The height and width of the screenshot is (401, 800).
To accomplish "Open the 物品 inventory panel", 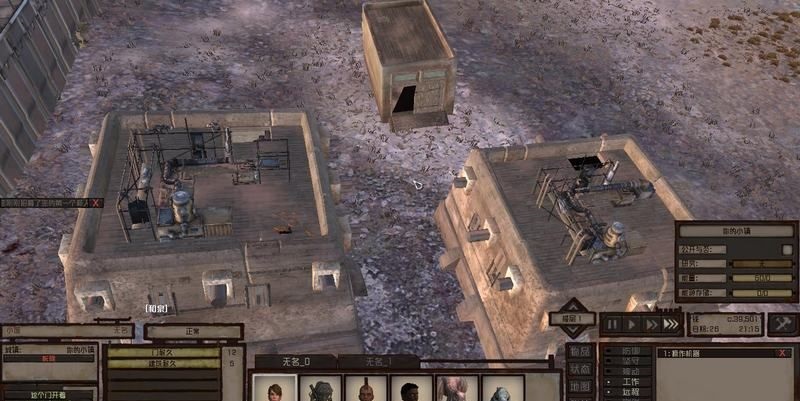I will pyautogui.click(x=579, y=351).
